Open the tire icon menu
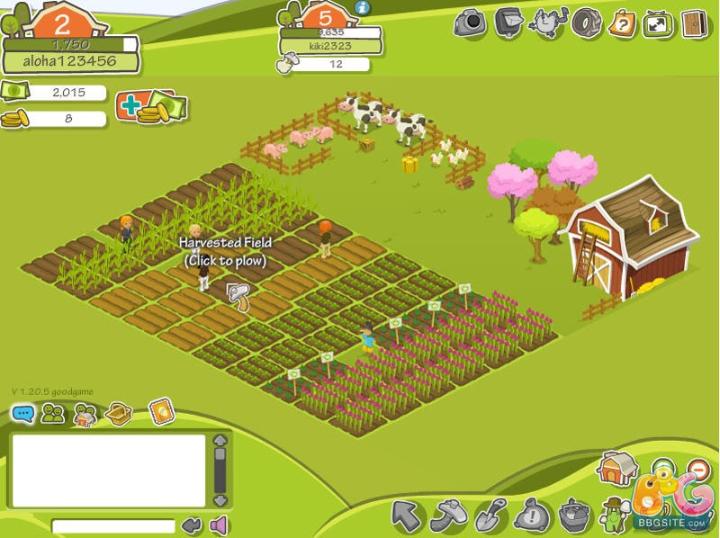 pos(586,22)
